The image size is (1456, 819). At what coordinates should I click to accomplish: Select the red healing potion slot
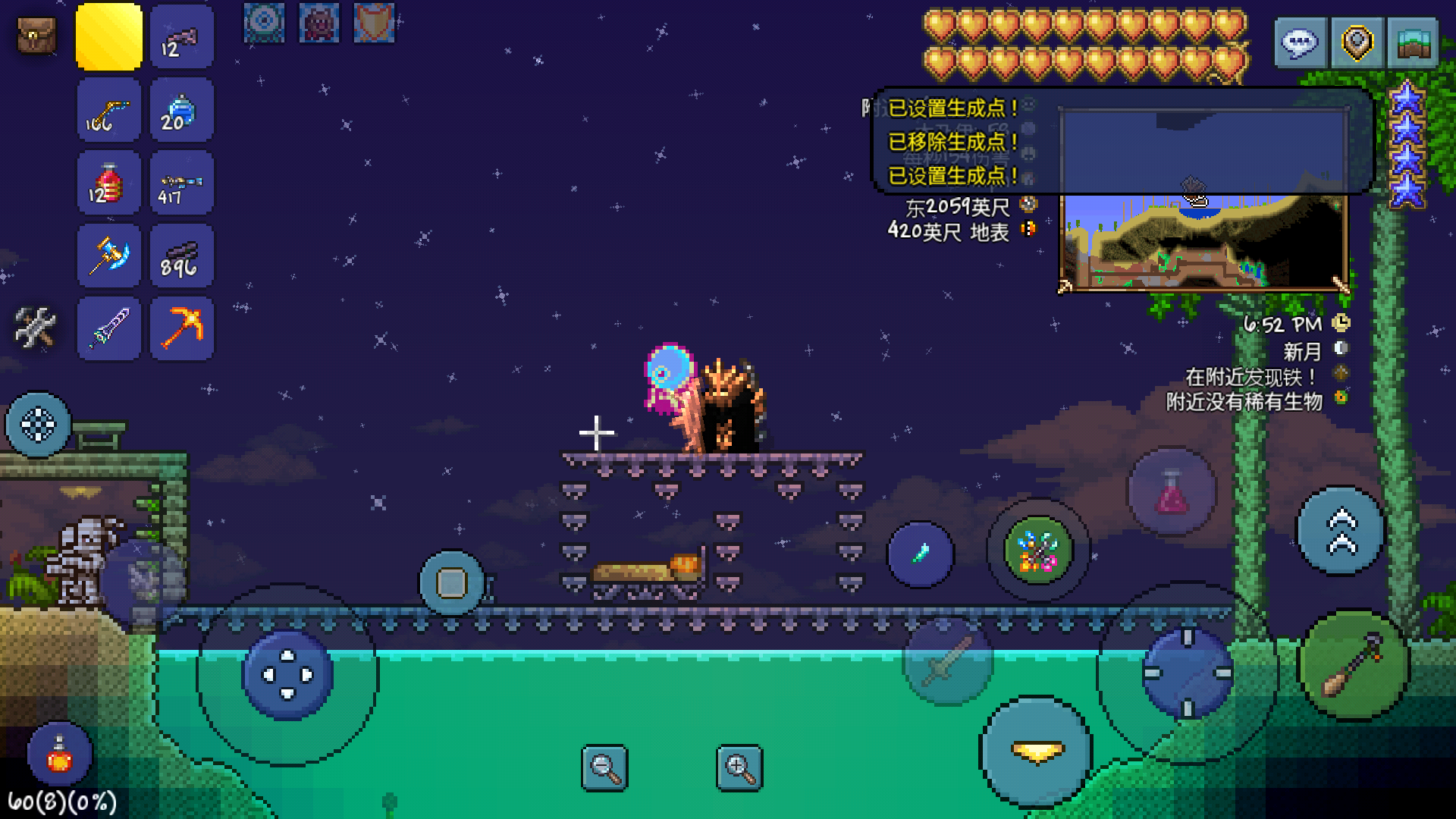(x=109, y=183)
